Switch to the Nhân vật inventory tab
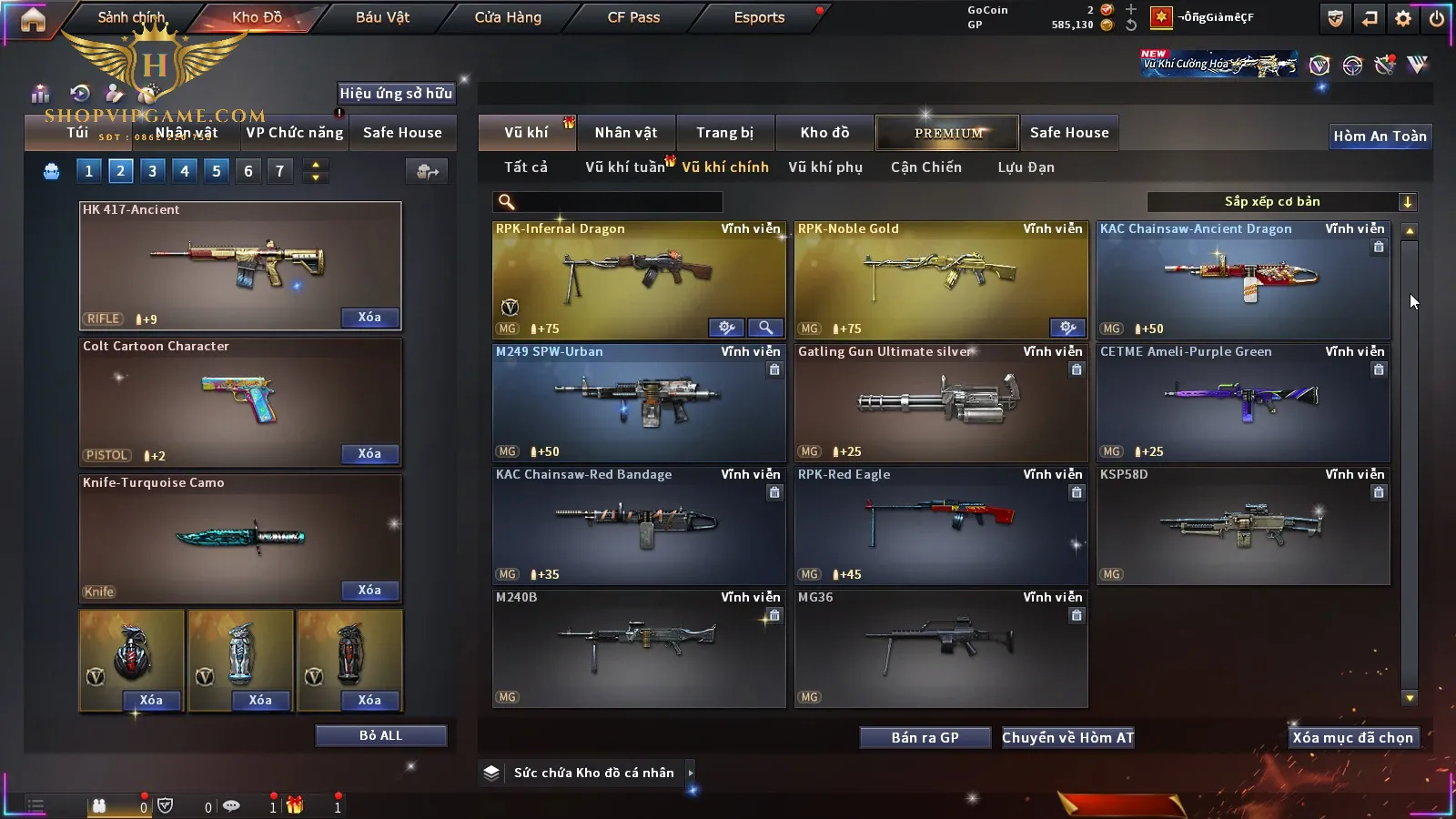Viewport: 1456px width, 819px height. (x=626, y=133)
